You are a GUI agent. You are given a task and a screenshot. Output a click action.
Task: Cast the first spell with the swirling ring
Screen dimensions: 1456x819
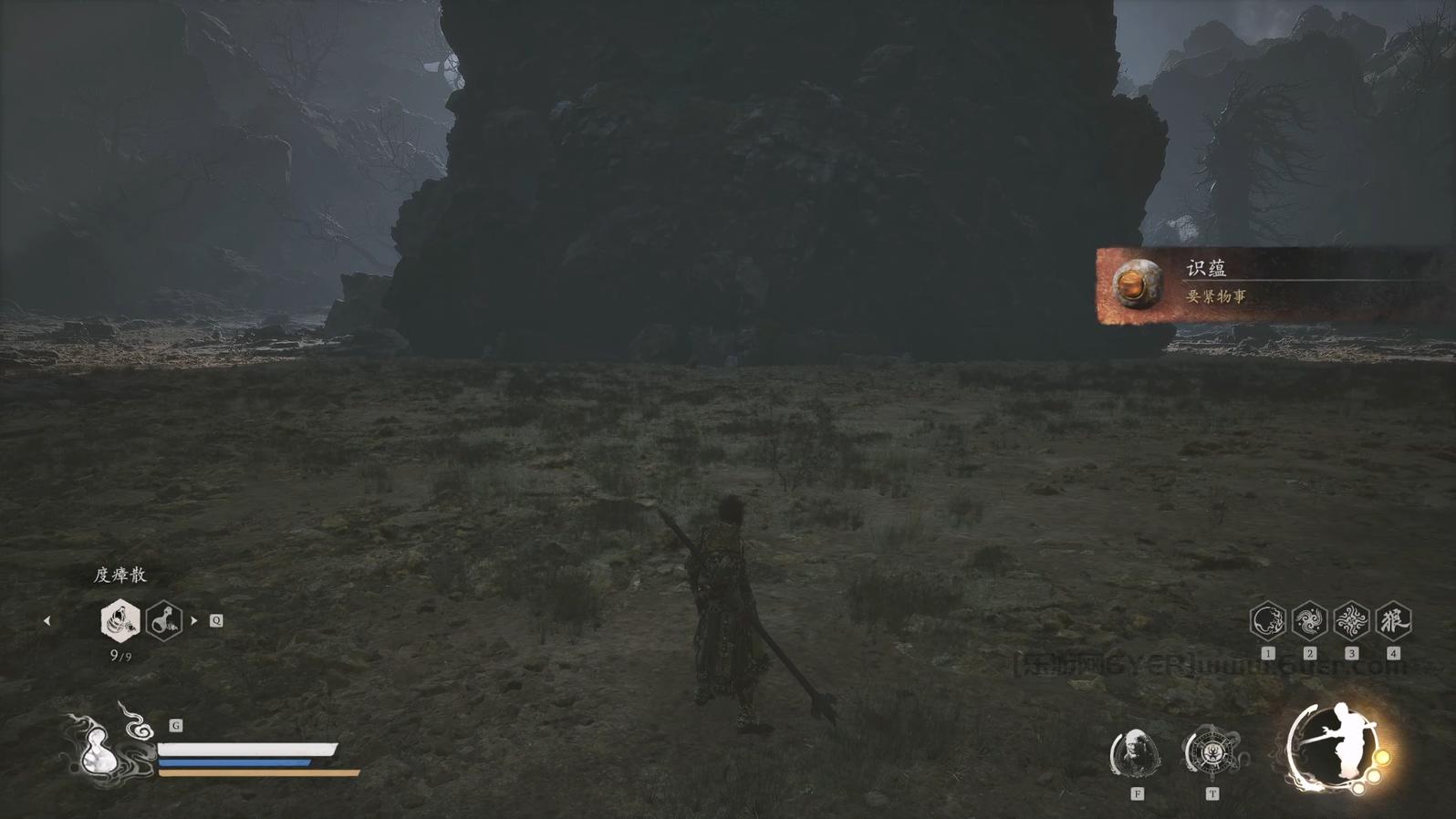[1267, 621]
